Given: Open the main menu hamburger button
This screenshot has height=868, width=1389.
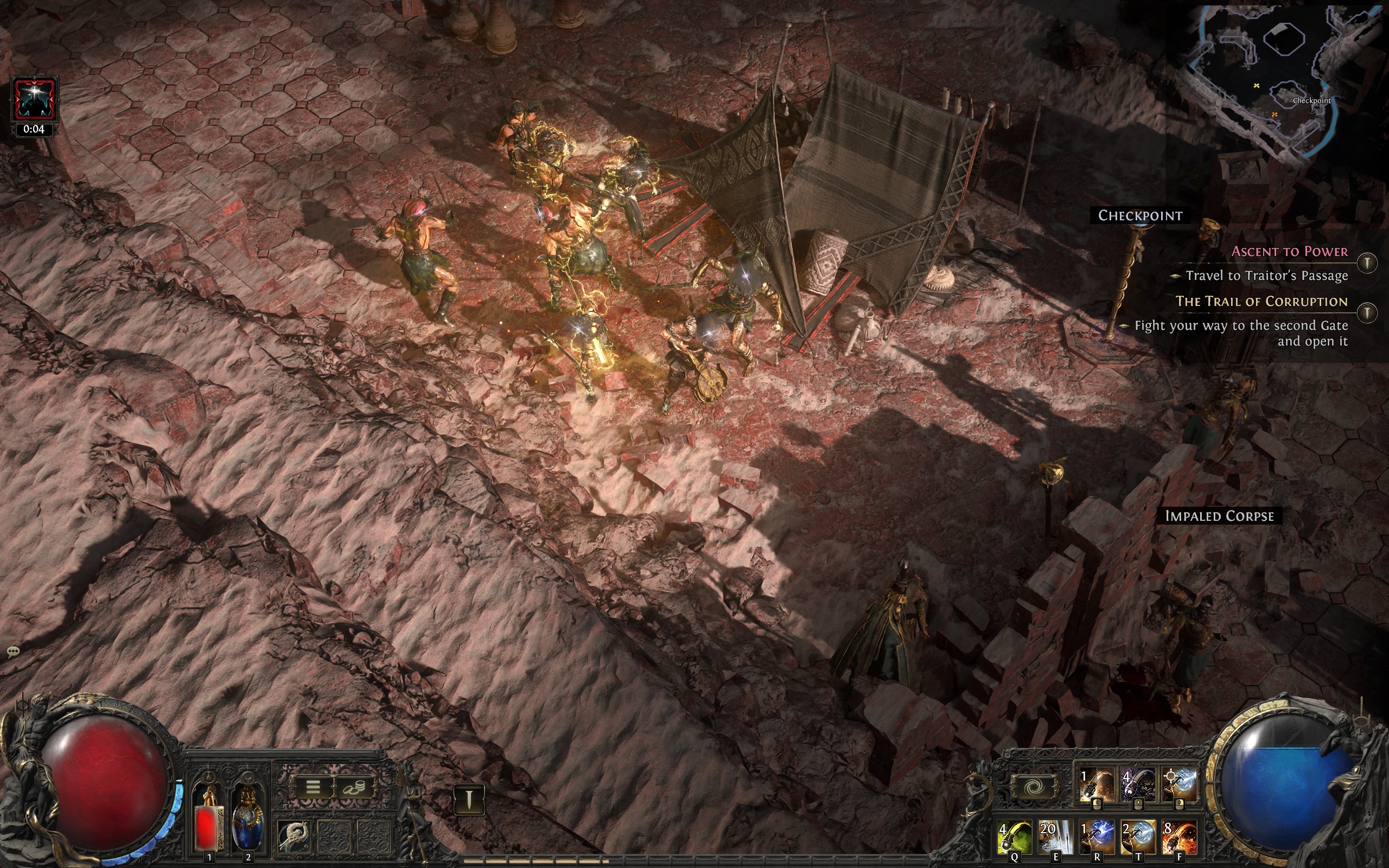Looking at the screenshot, I should (x=312, y=787).
